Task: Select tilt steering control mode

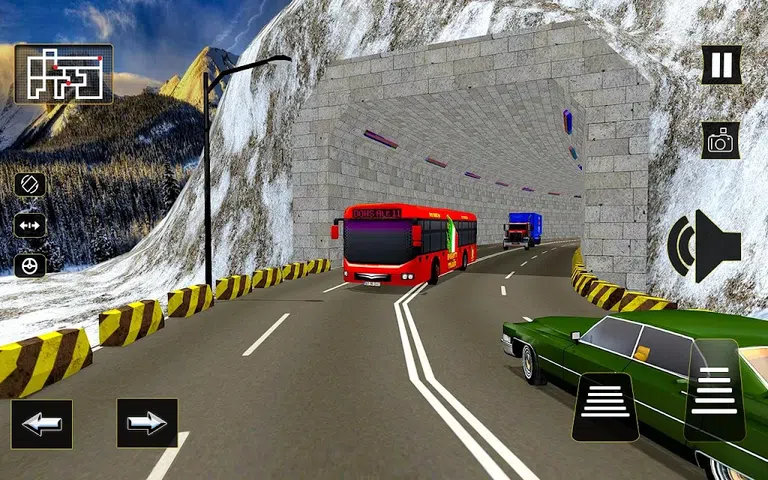Action: pos(29,185)
